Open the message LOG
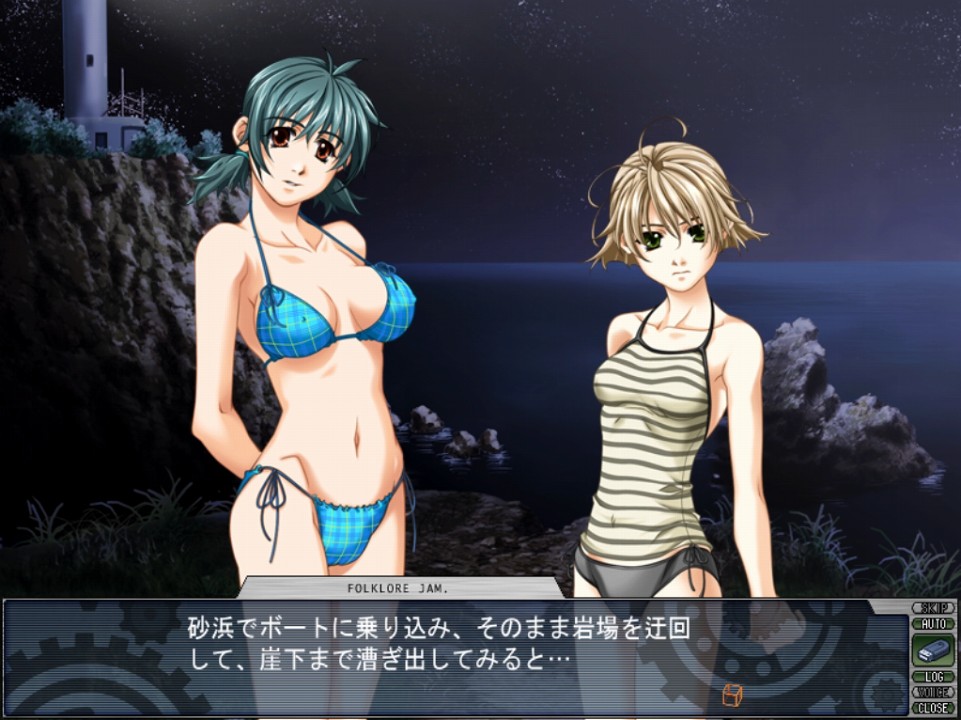 [x=933, y=677]
